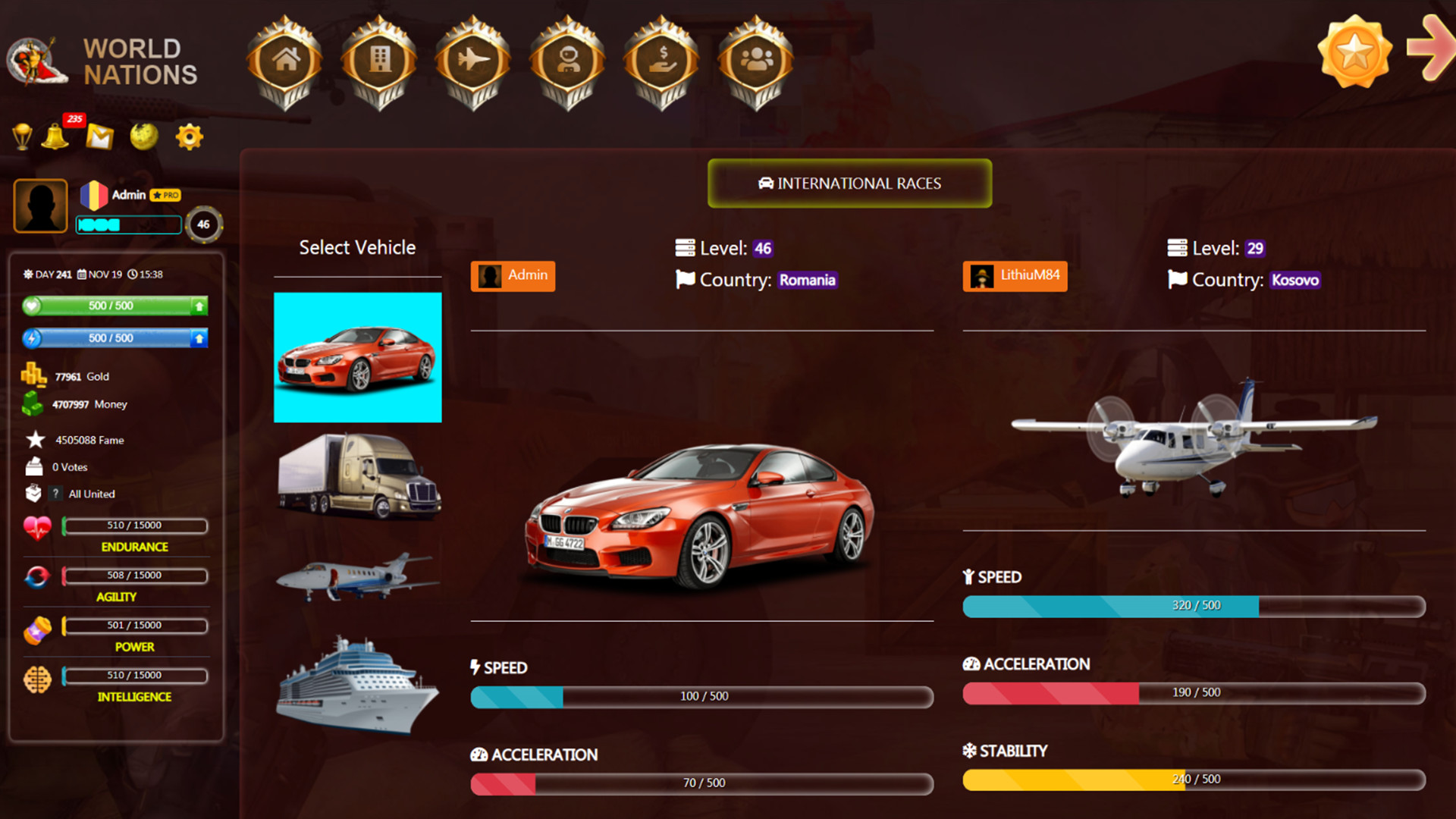1456x819 pixels.
Task: Upgrade health with the green arrow button
Action: [198, 306]
